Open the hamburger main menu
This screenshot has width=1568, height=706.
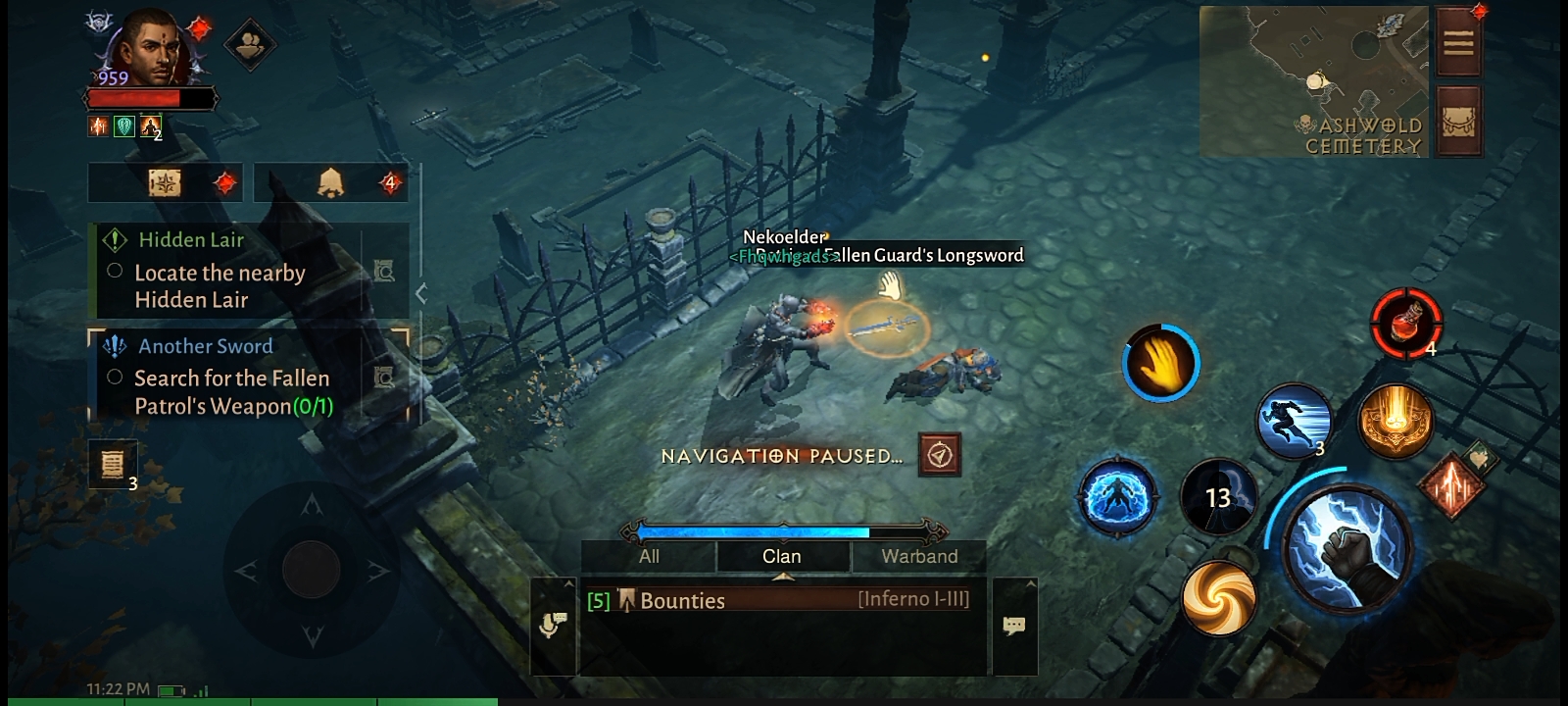(x=1458, y=43)
